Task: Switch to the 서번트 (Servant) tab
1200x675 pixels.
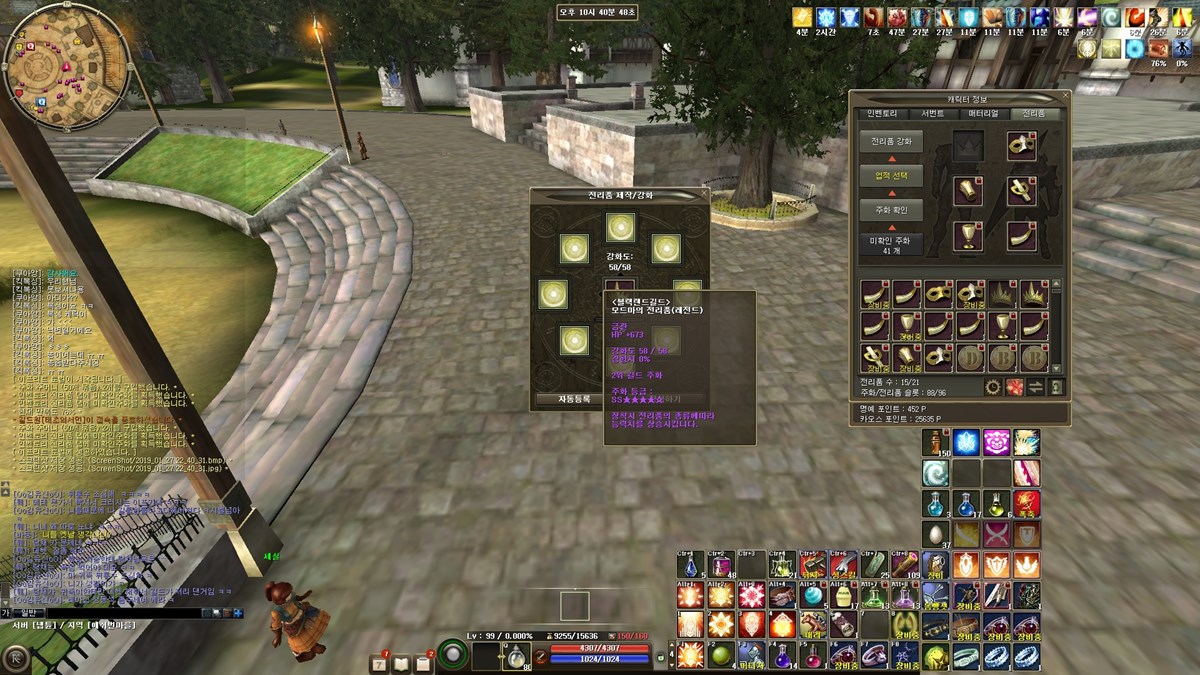Action: 932,114
